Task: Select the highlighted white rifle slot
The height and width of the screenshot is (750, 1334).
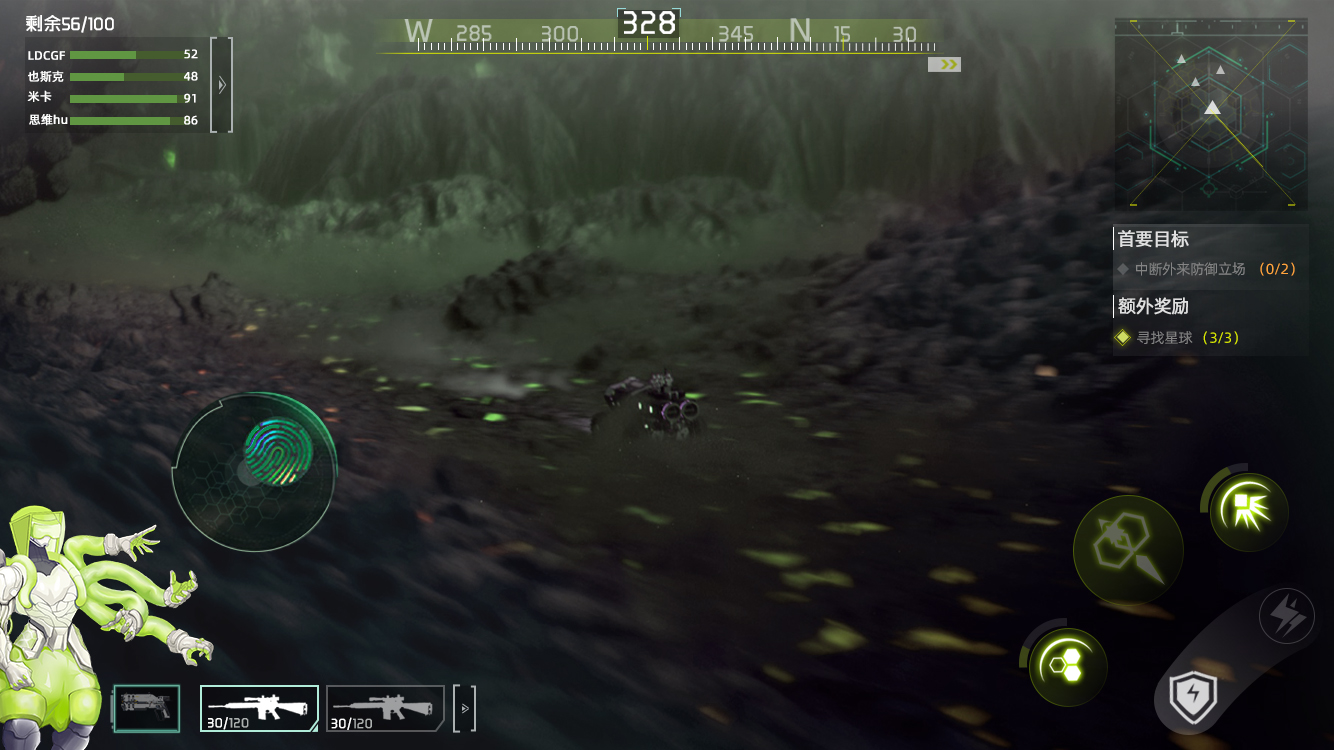Action: (259, 708)
